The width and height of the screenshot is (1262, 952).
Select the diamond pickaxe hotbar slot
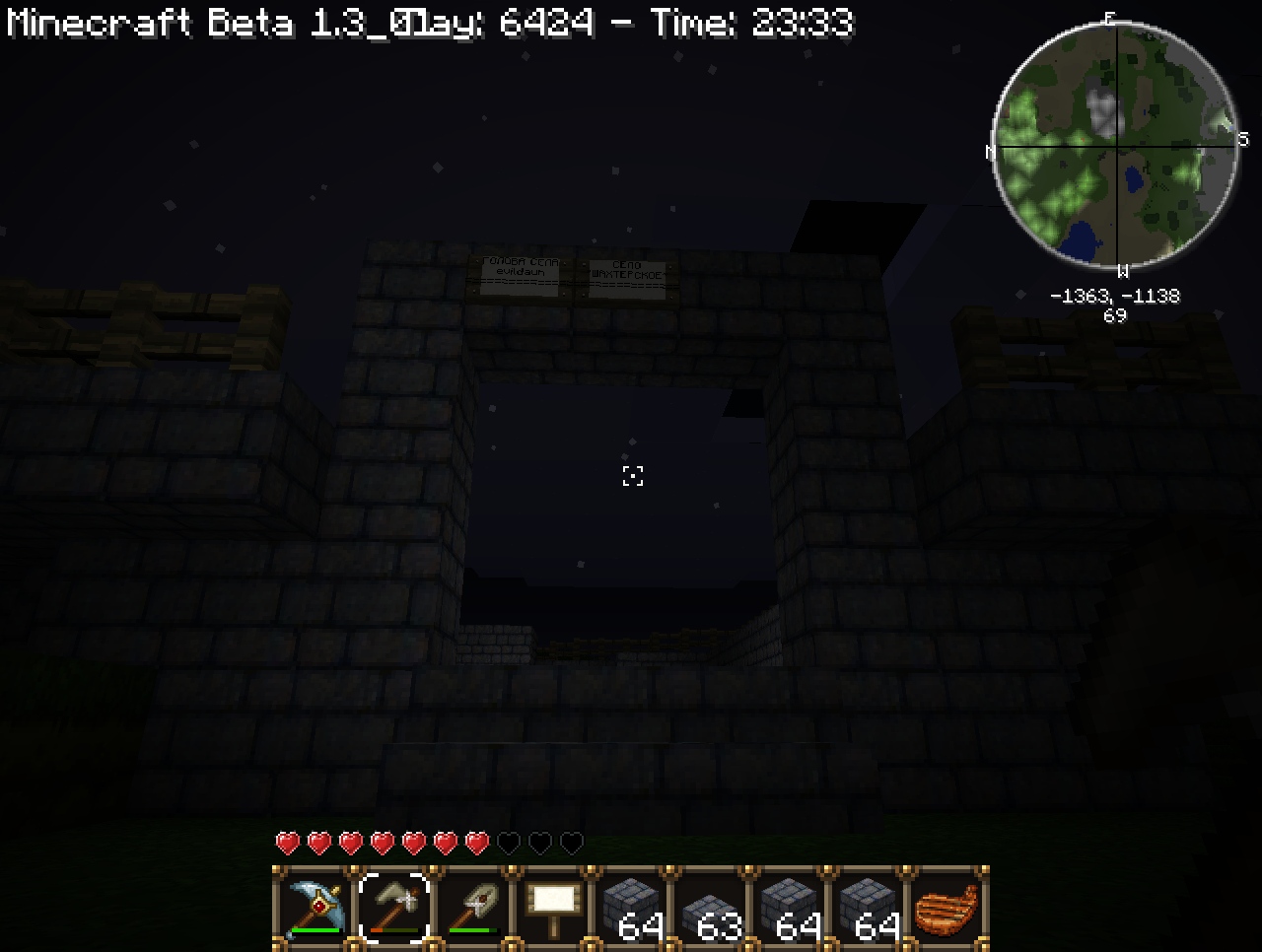coord(315,907)
